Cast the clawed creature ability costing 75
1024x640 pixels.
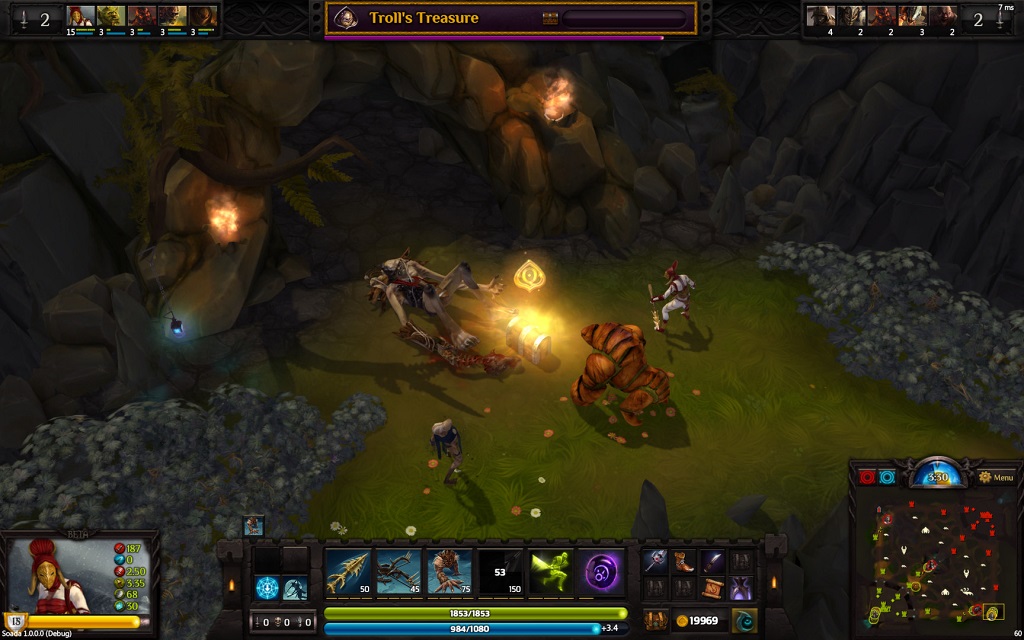450,572
